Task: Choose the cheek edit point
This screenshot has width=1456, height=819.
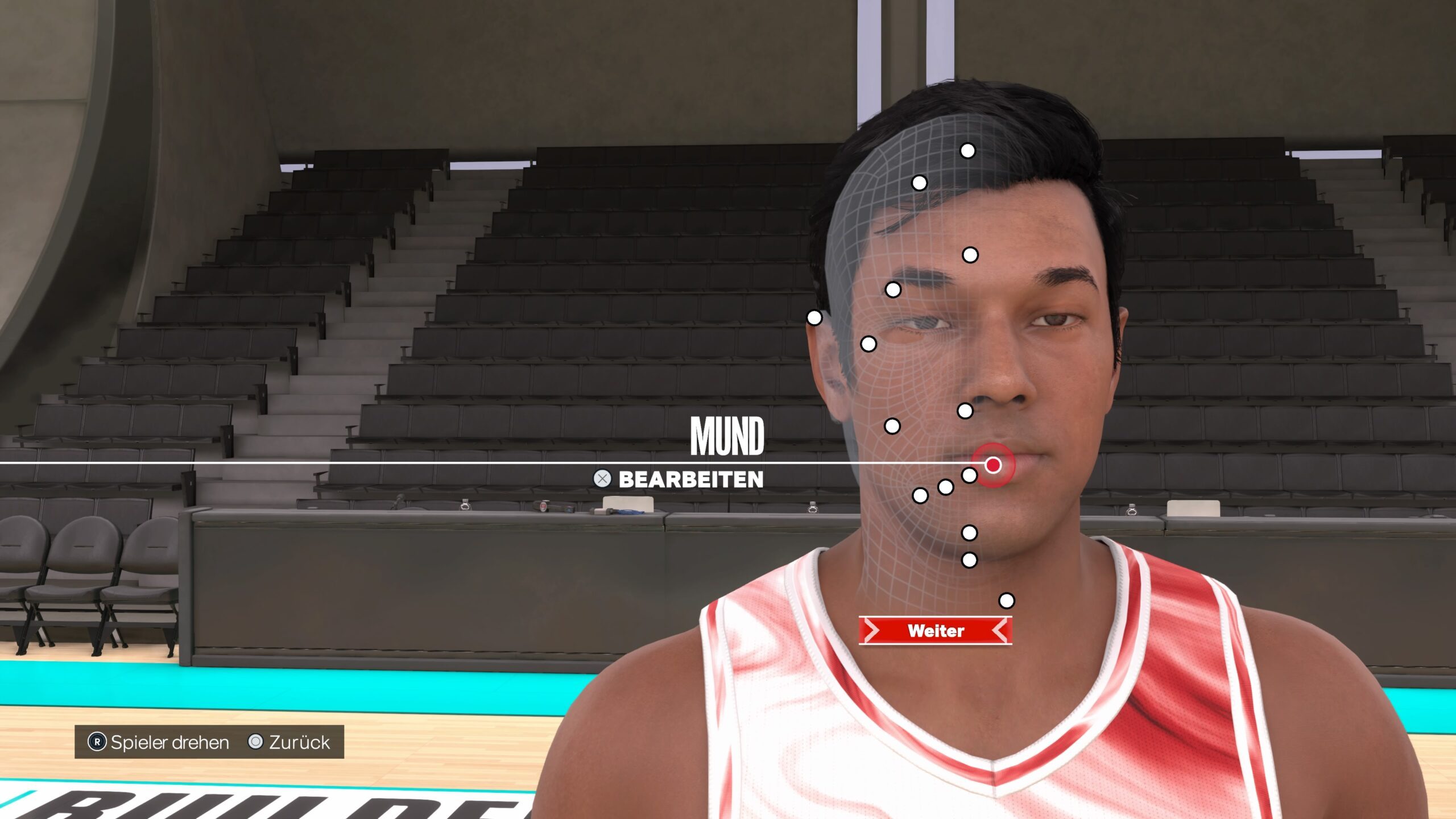Action: point(892,425)
